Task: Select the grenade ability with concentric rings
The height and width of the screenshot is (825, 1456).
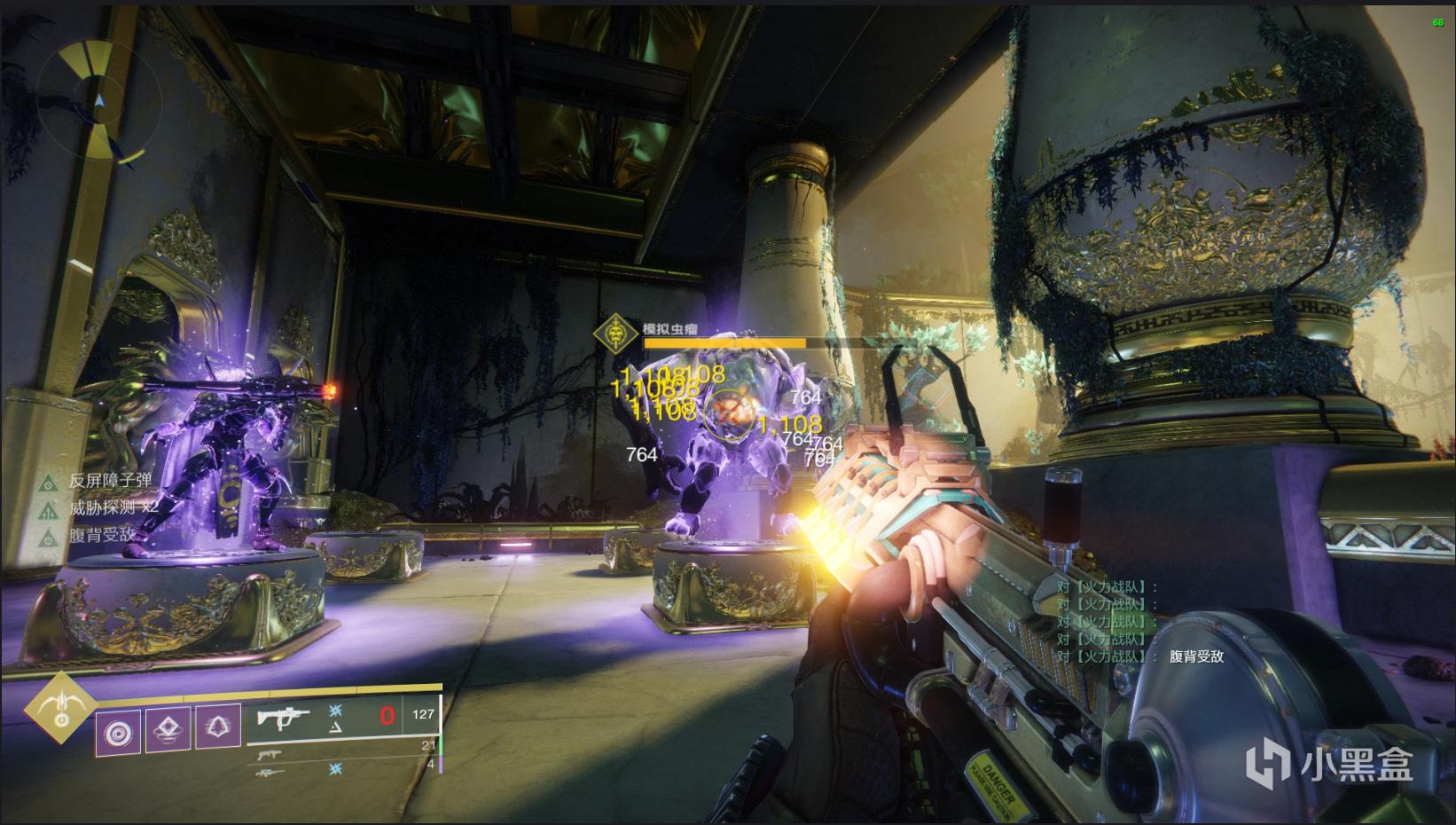Action: point(118,731)
